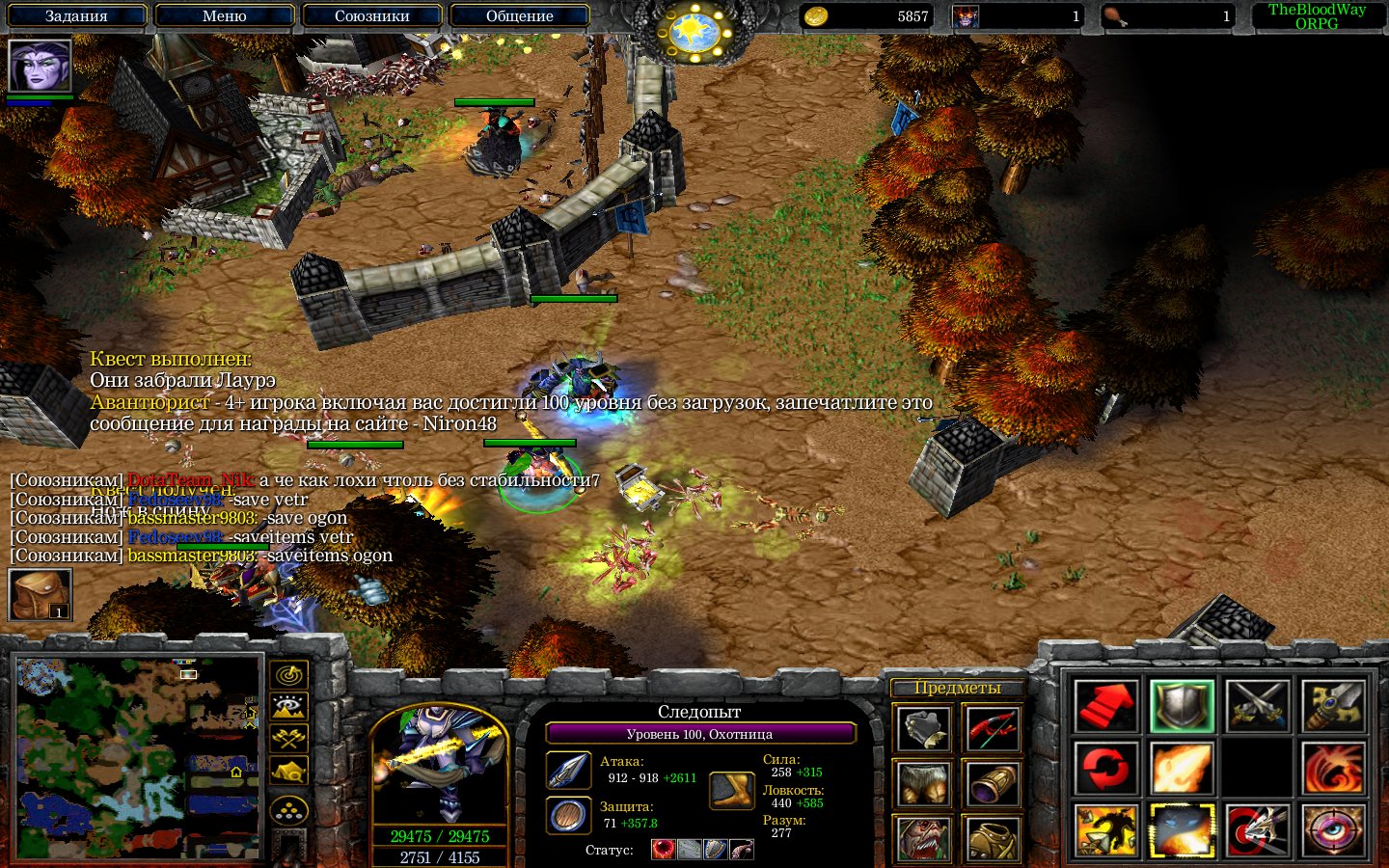Open the Меню game menu
The width and height of the screenshot is (1389, 868).
click(224, 15)
